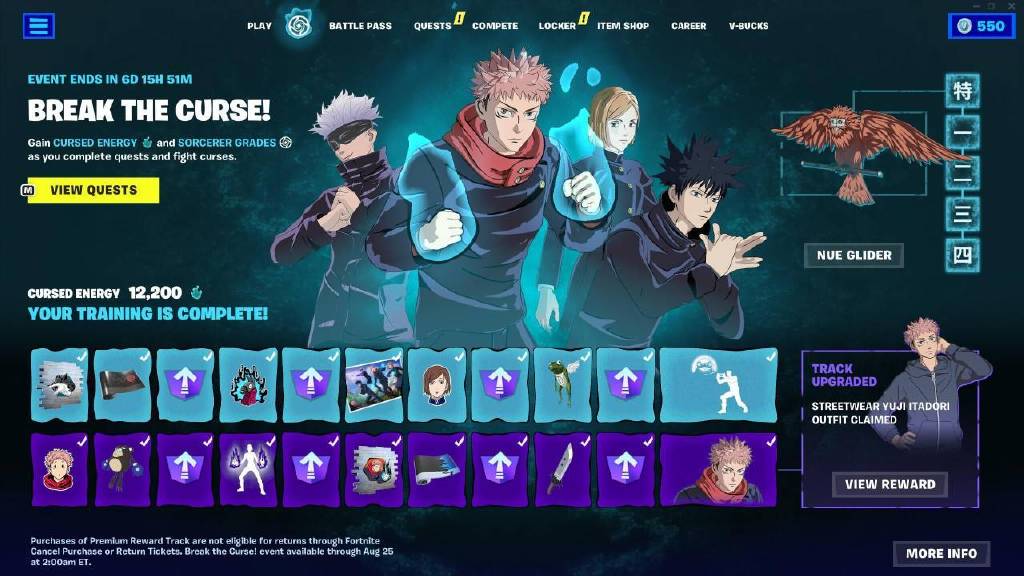Open the Battle Pass tab

360,26
